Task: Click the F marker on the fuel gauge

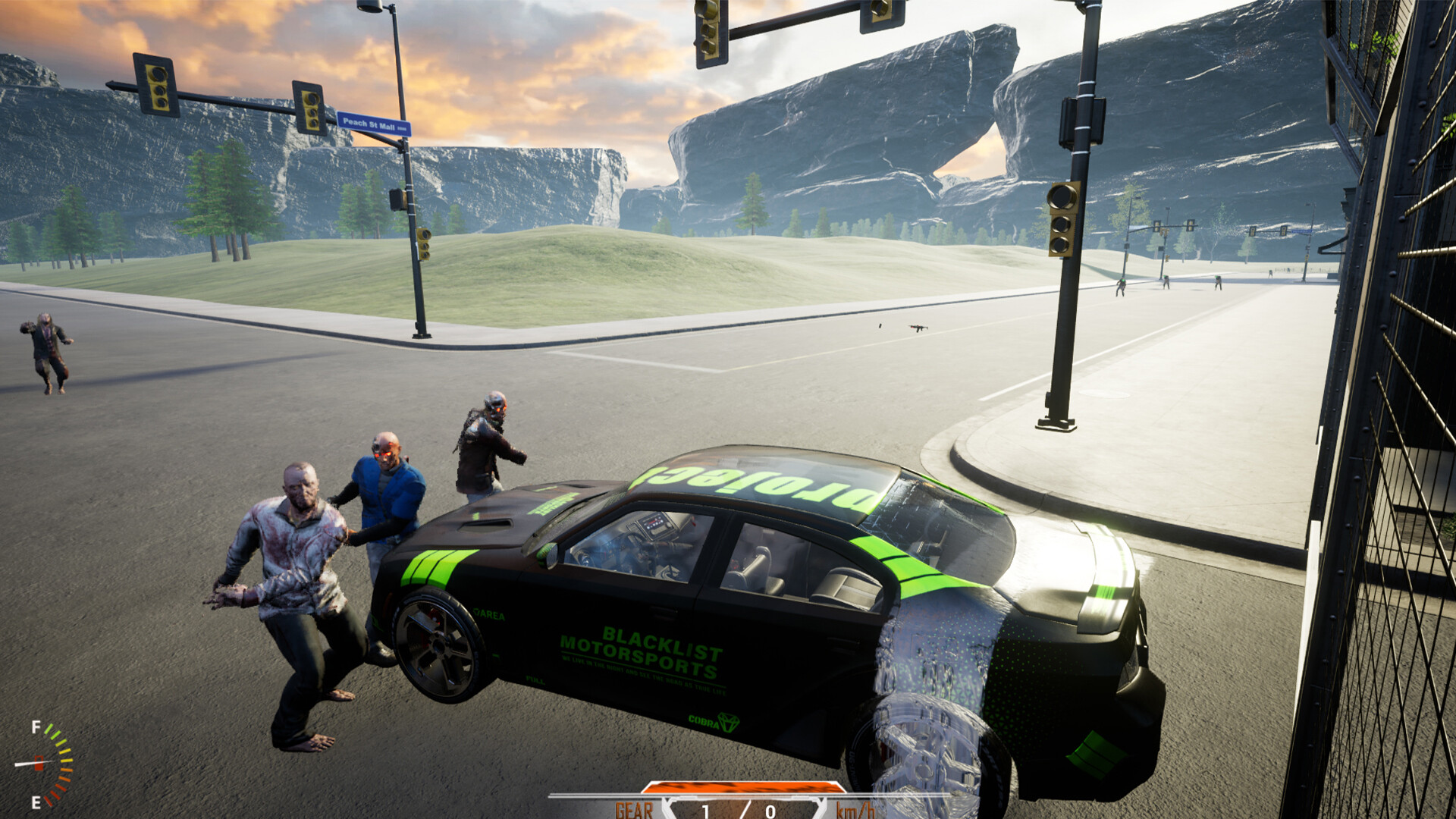Action: pyautogui.click(x=36, y=726)
